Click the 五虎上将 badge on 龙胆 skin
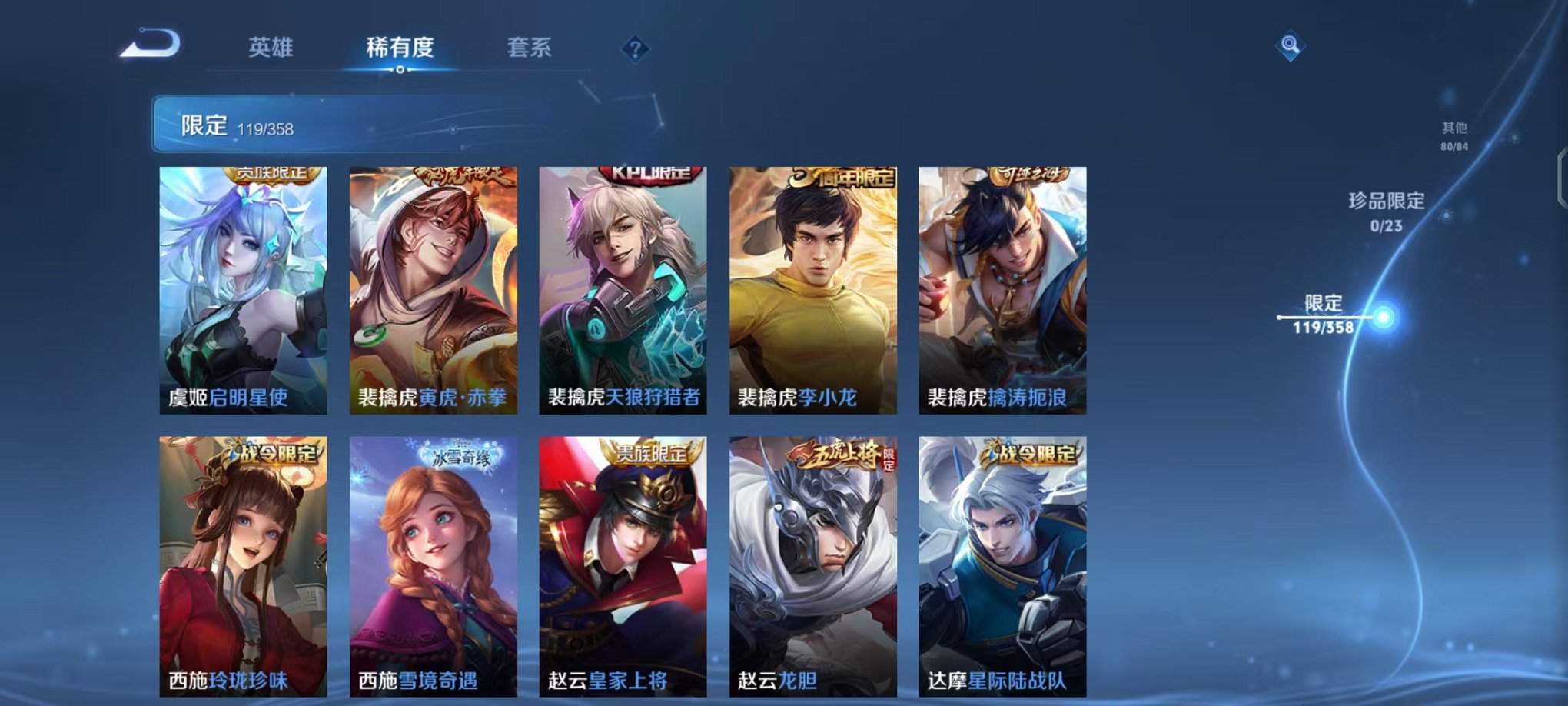 coord(842,454)
